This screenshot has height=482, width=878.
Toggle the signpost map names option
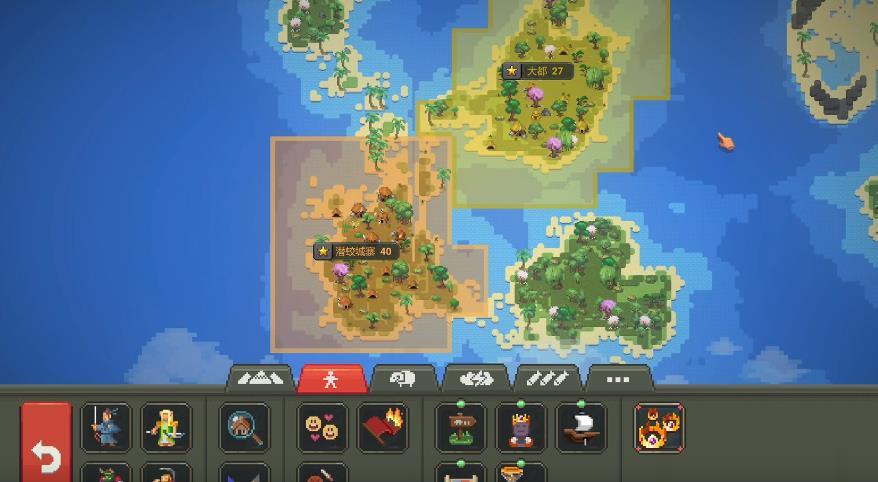pyautogui.click(x=461, y=427)
